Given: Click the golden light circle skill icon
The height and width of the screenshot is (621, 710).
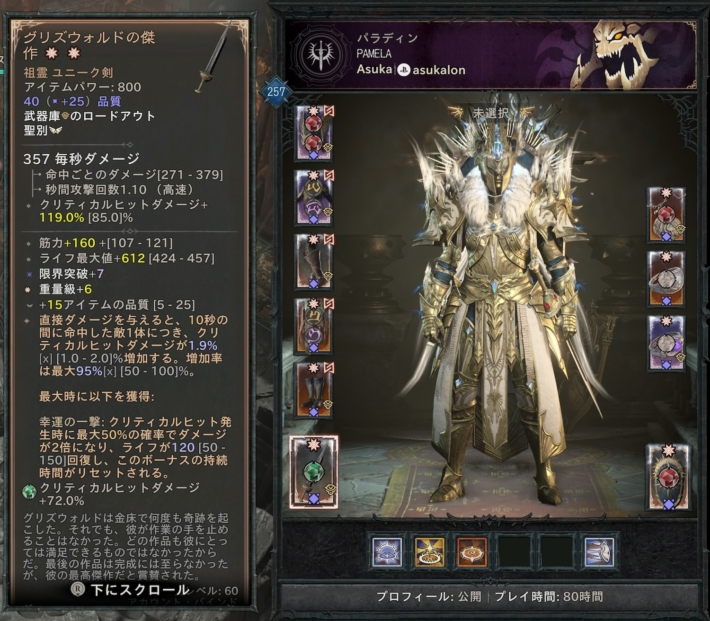Looking at the screenshot, I should [x=429, y=551].
